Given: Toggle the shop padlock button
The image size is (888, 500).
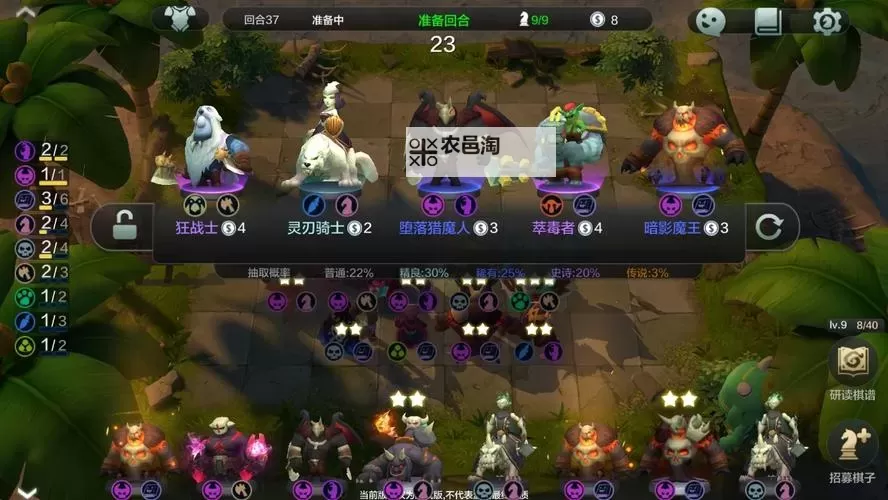Looking at the screenshot, I should (x=123, y=227).
